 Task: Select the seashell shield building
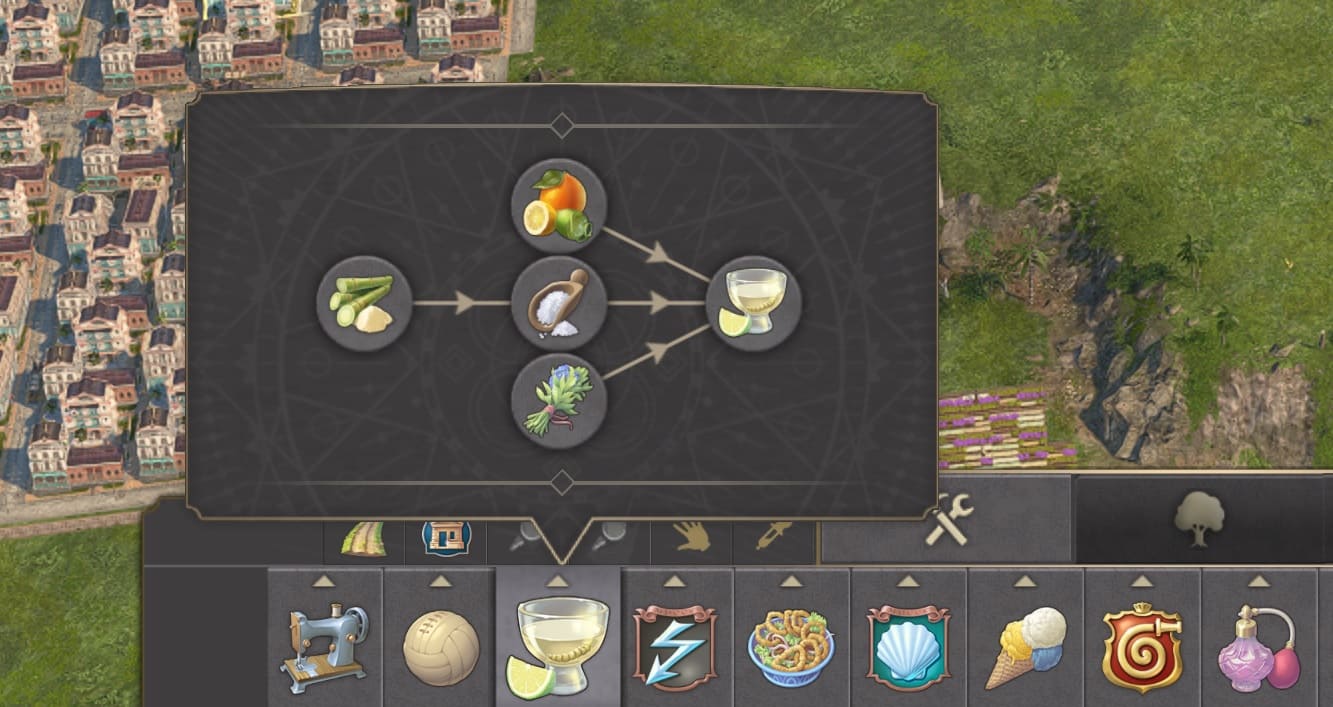click(x=908, y=646)
